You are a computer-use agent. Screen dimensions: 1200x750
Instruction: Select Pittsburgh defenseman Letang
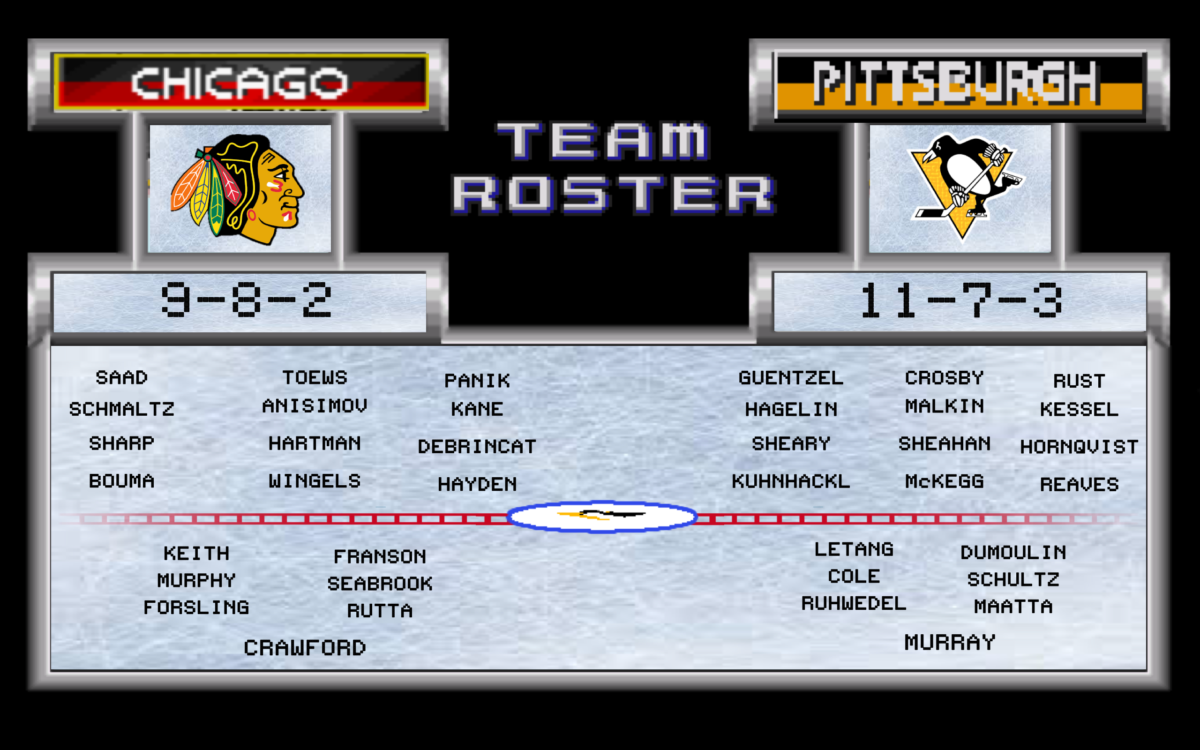click(854, 549)
